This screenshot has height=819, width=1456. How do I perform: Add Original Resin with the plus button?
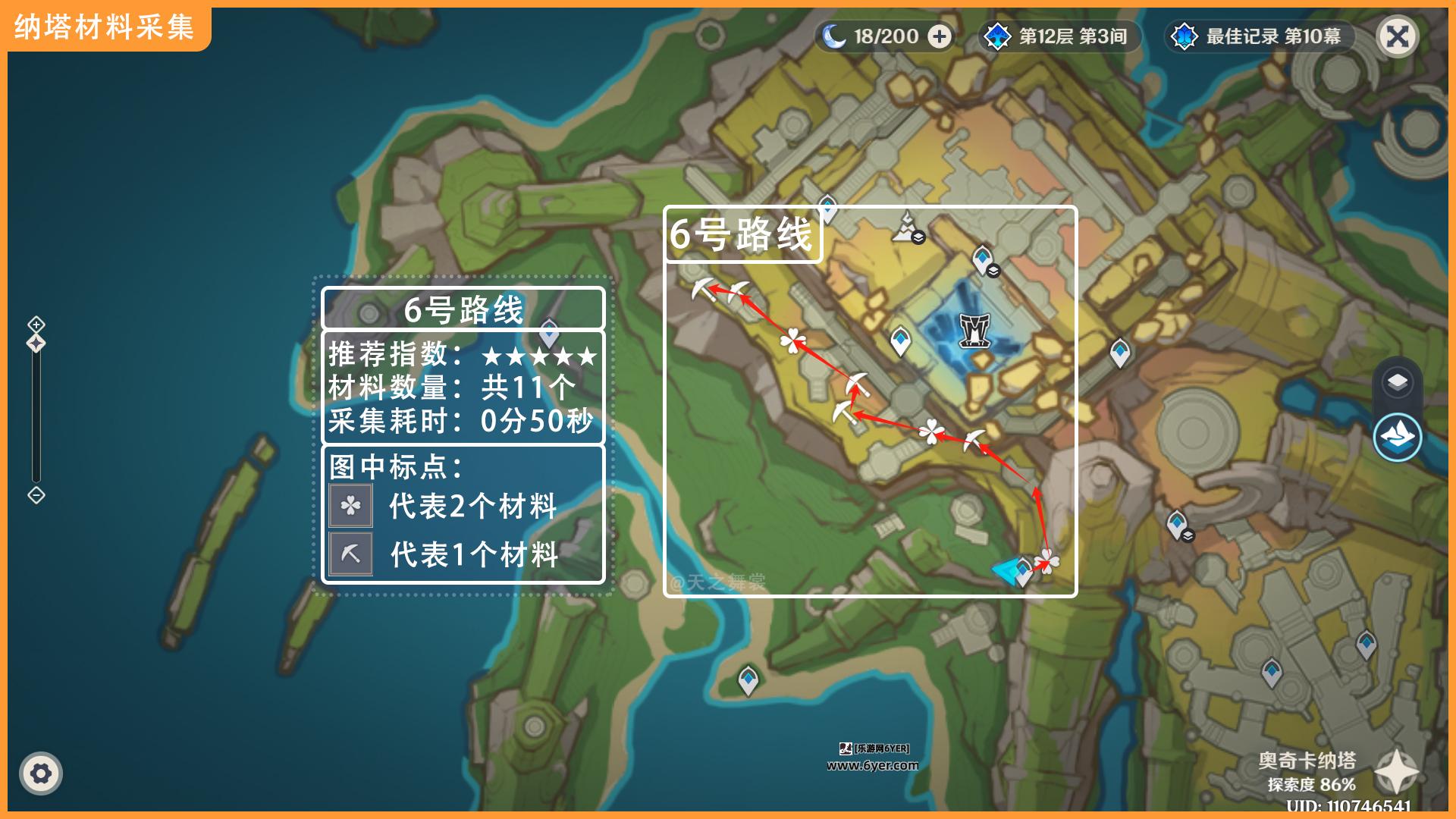940,36
